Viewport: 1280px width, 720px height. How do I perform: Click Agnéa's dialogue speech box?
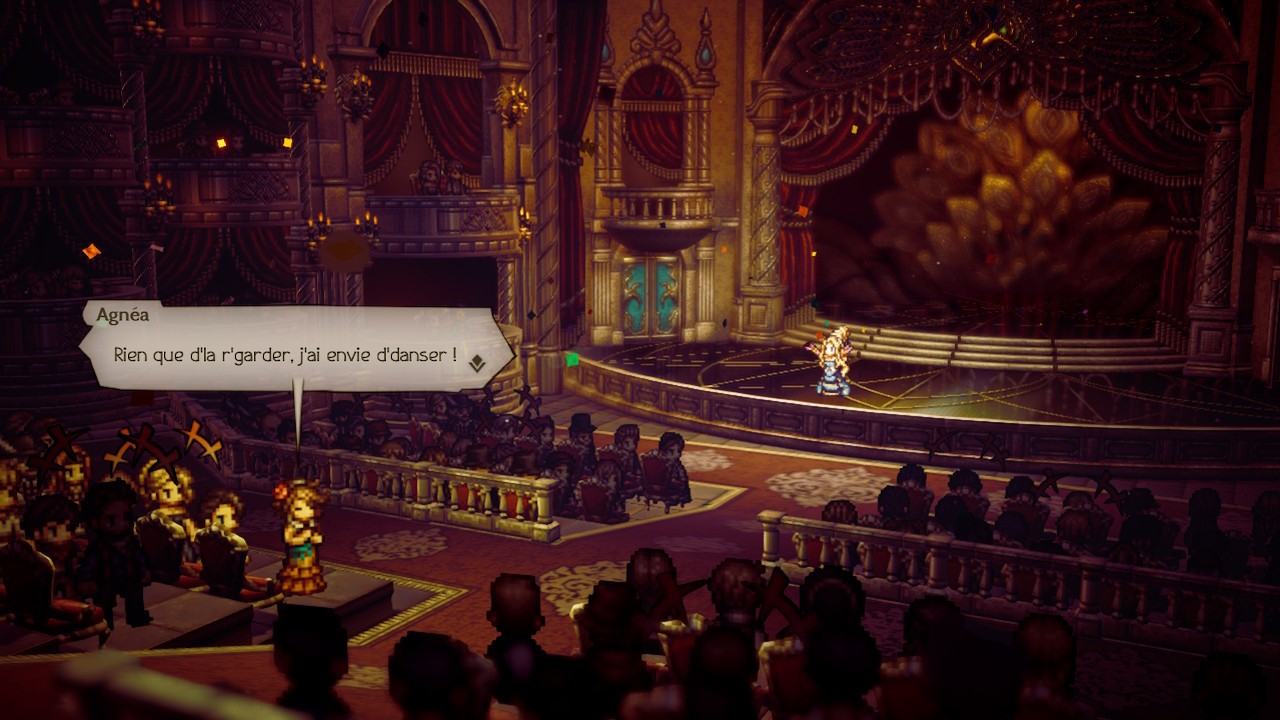click(290, 347)
